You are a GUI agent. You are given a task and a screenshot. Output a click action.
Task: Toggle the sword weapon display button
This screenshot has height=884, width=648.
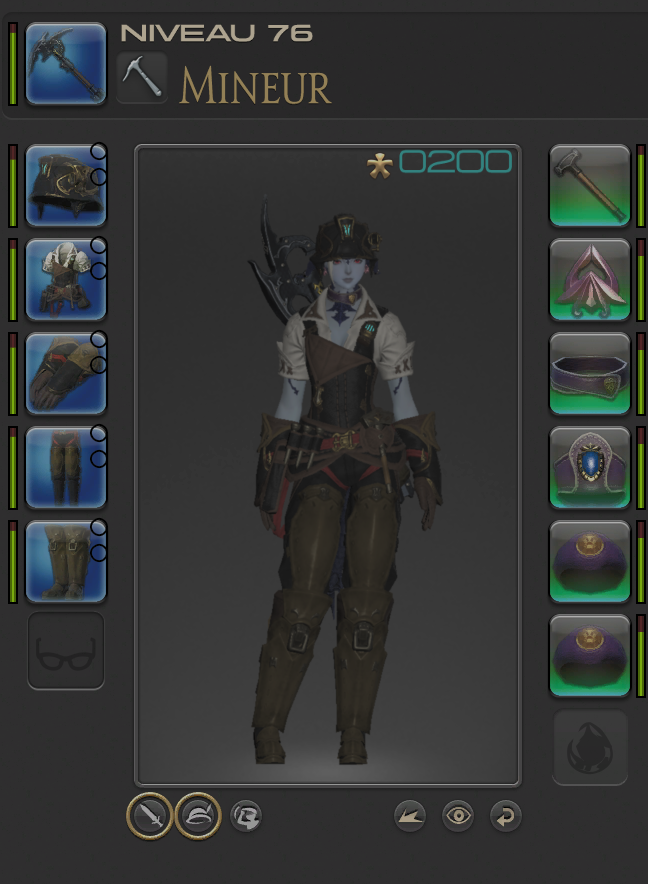pos(149,816)
